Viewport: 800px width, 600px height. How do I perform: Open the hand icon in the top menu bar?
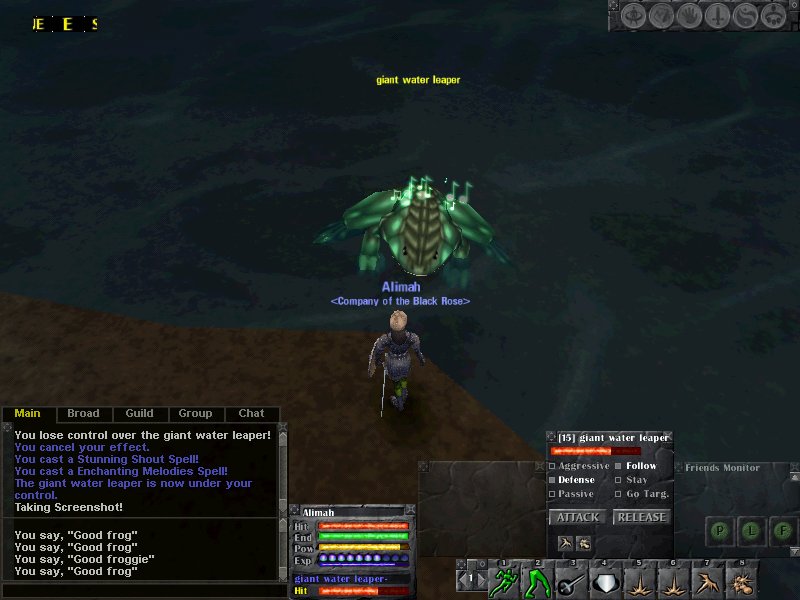point(687,15)
